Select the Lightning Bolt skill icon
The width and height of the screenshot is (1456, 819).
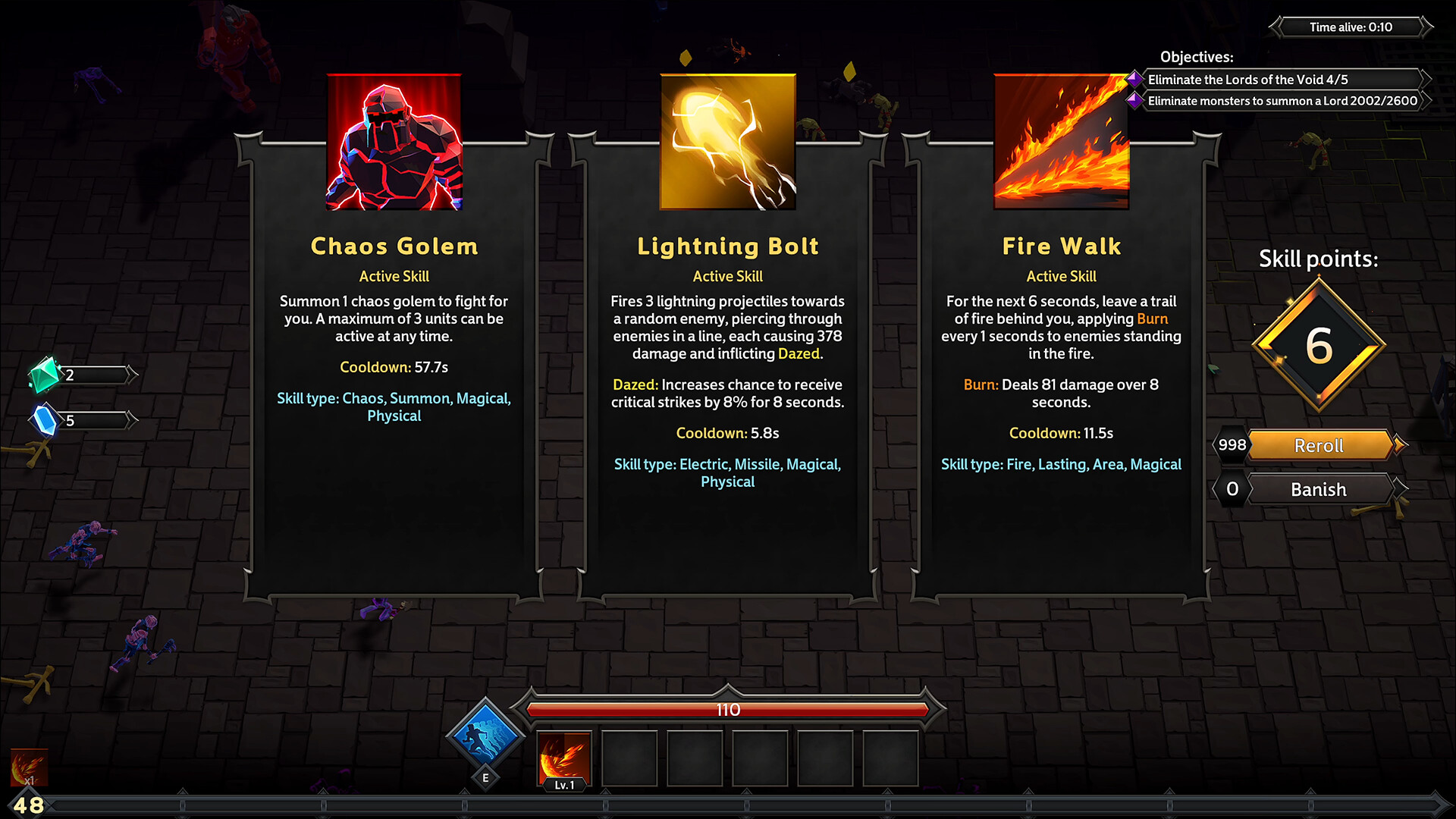(727, 141)
